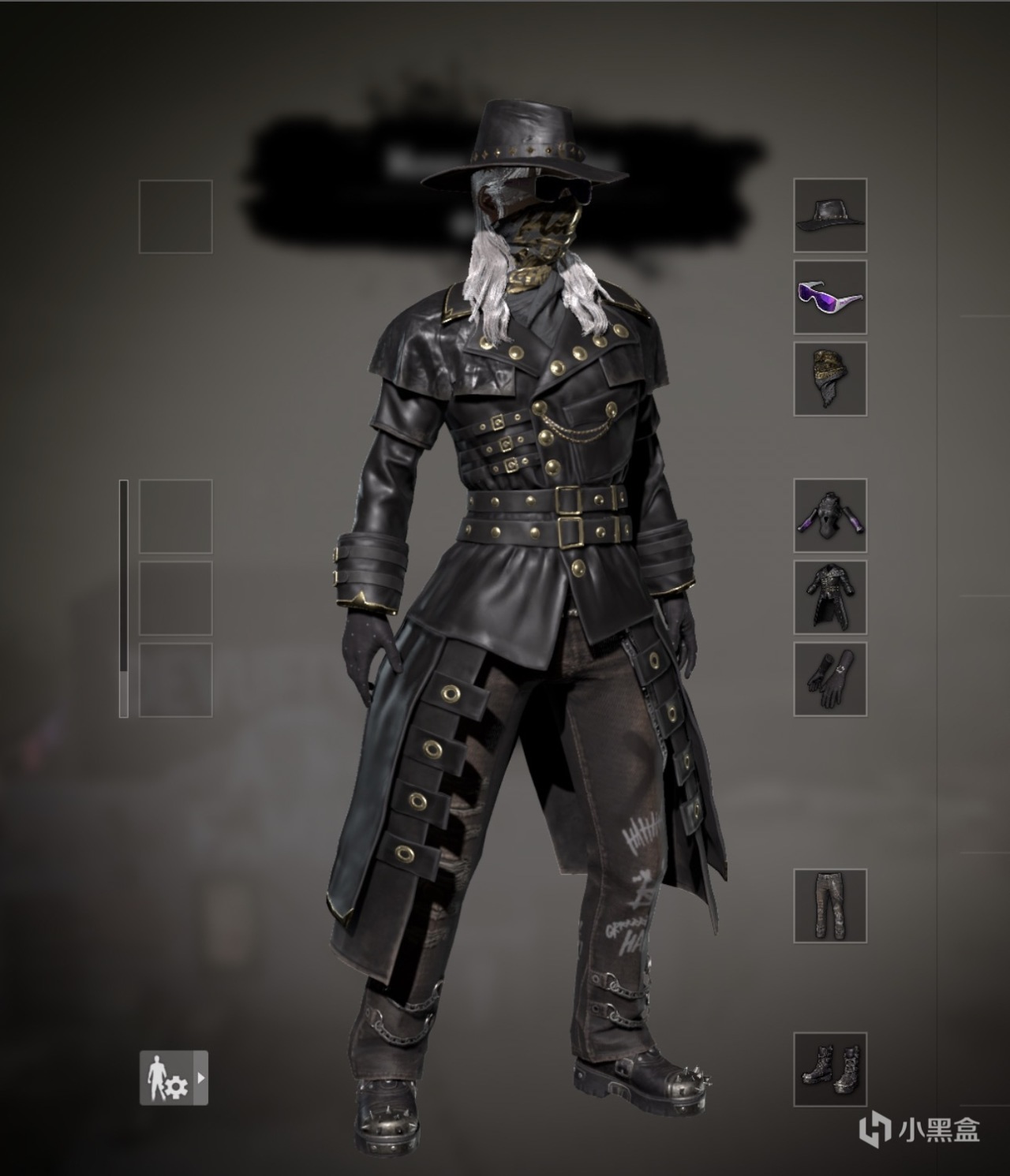Select the black gloves slot
1010x1176 pixels.
click(x=830, y=678)
